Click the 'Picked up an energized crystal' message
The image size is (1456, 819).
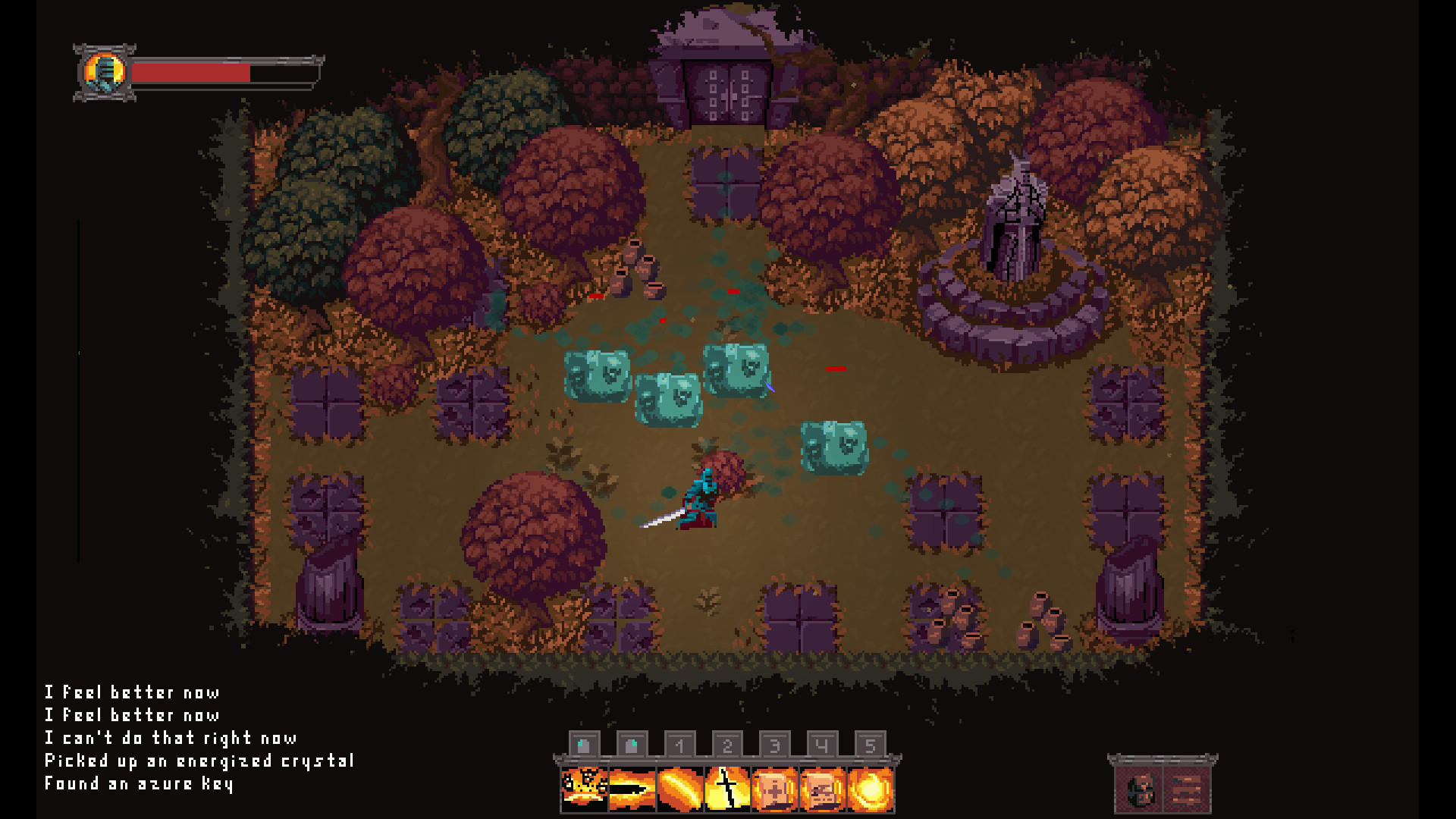(x=199, y=761)
